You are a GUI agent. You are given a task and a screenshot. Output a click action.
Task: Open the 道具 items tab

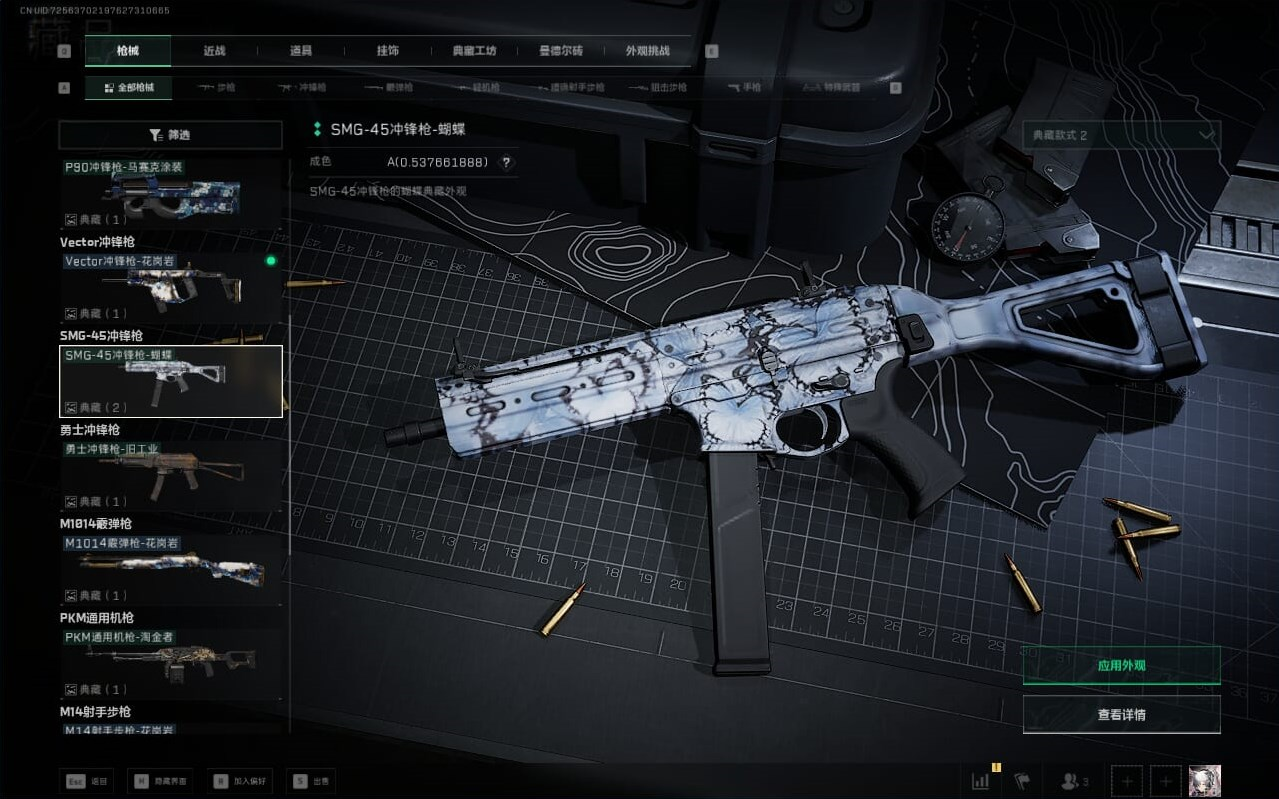(301, 51)
